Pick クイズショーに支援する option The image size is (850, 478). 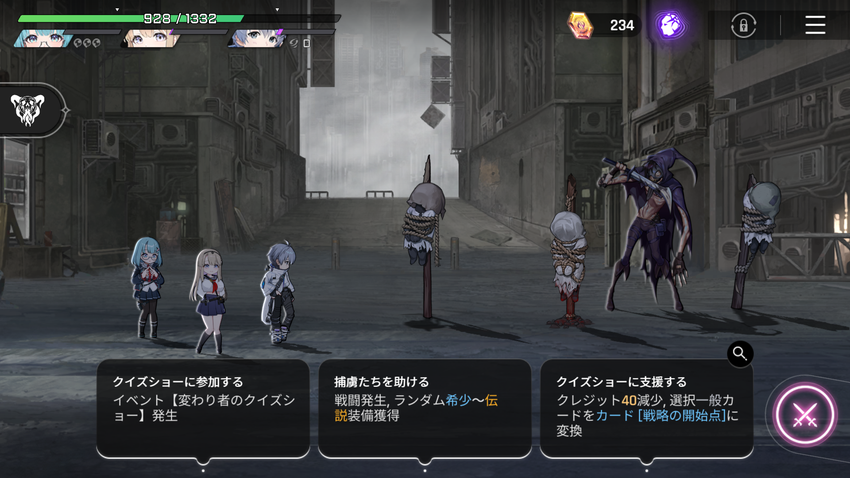click(x=647, y=408)
